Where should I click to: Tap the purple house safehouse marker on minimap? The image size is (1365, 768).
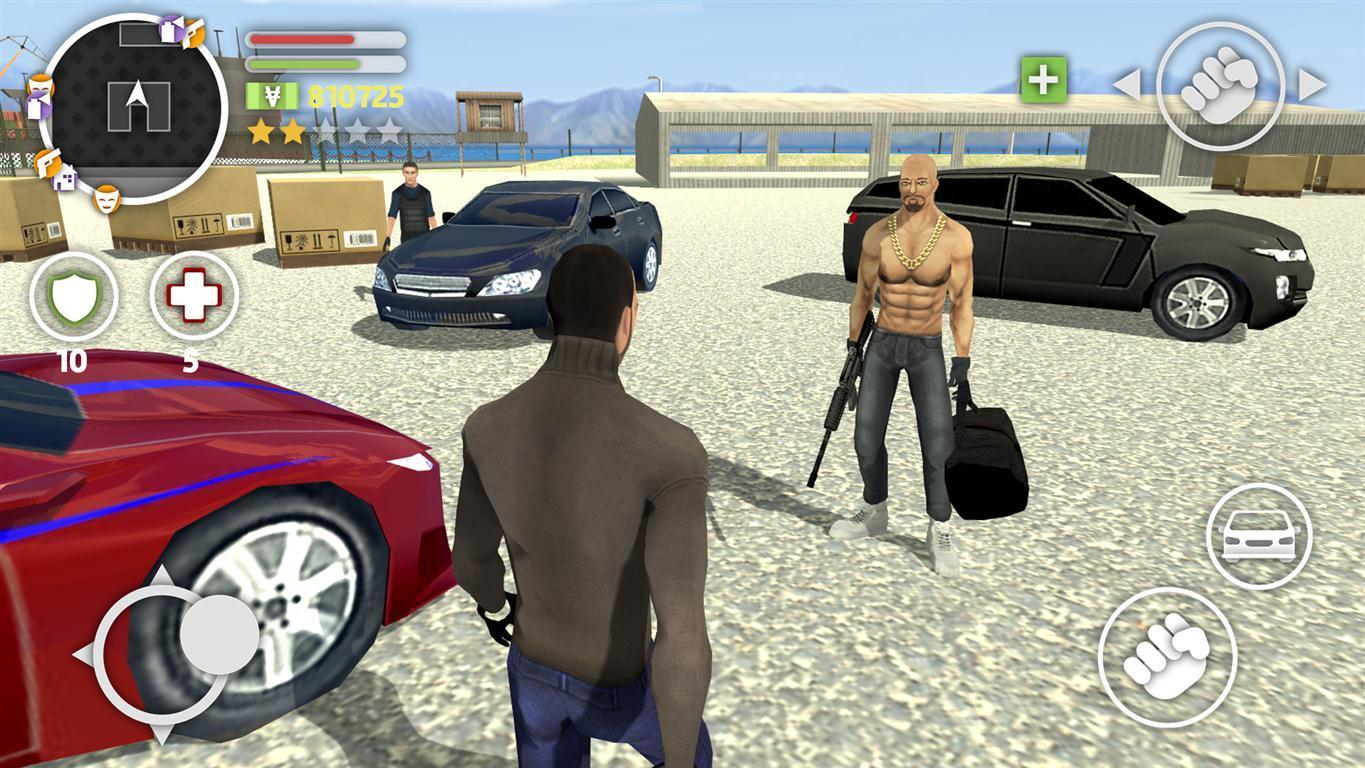point(64,178)
